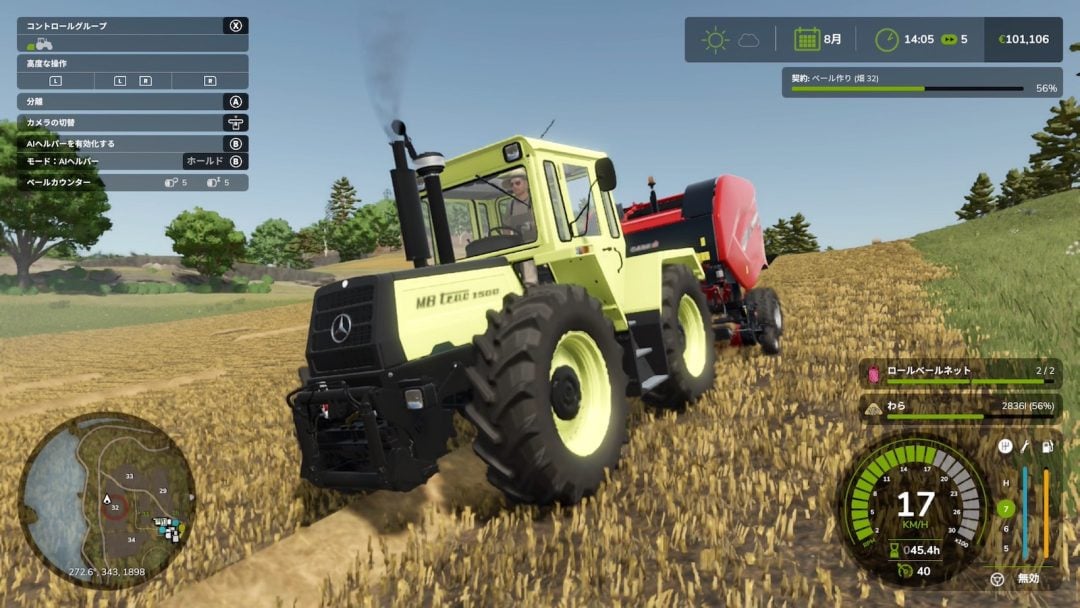This screenshot has height=608, width=1080.
Task: Toggle the steering wheel 無効 indicator
Action: [x=997, y=579]
